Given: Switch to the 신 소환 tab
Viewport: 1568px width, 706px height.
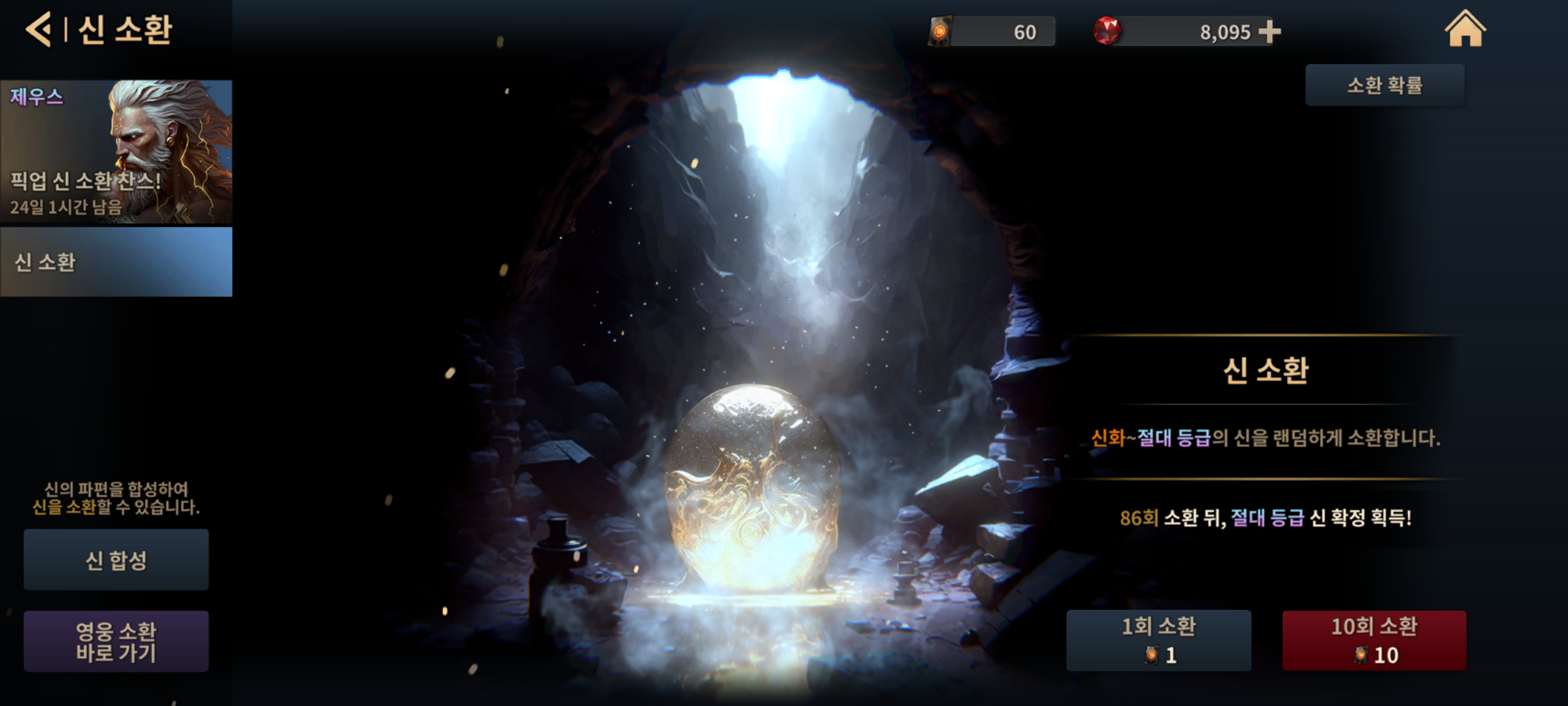Looking at the screenshot, I should [116, 262].
